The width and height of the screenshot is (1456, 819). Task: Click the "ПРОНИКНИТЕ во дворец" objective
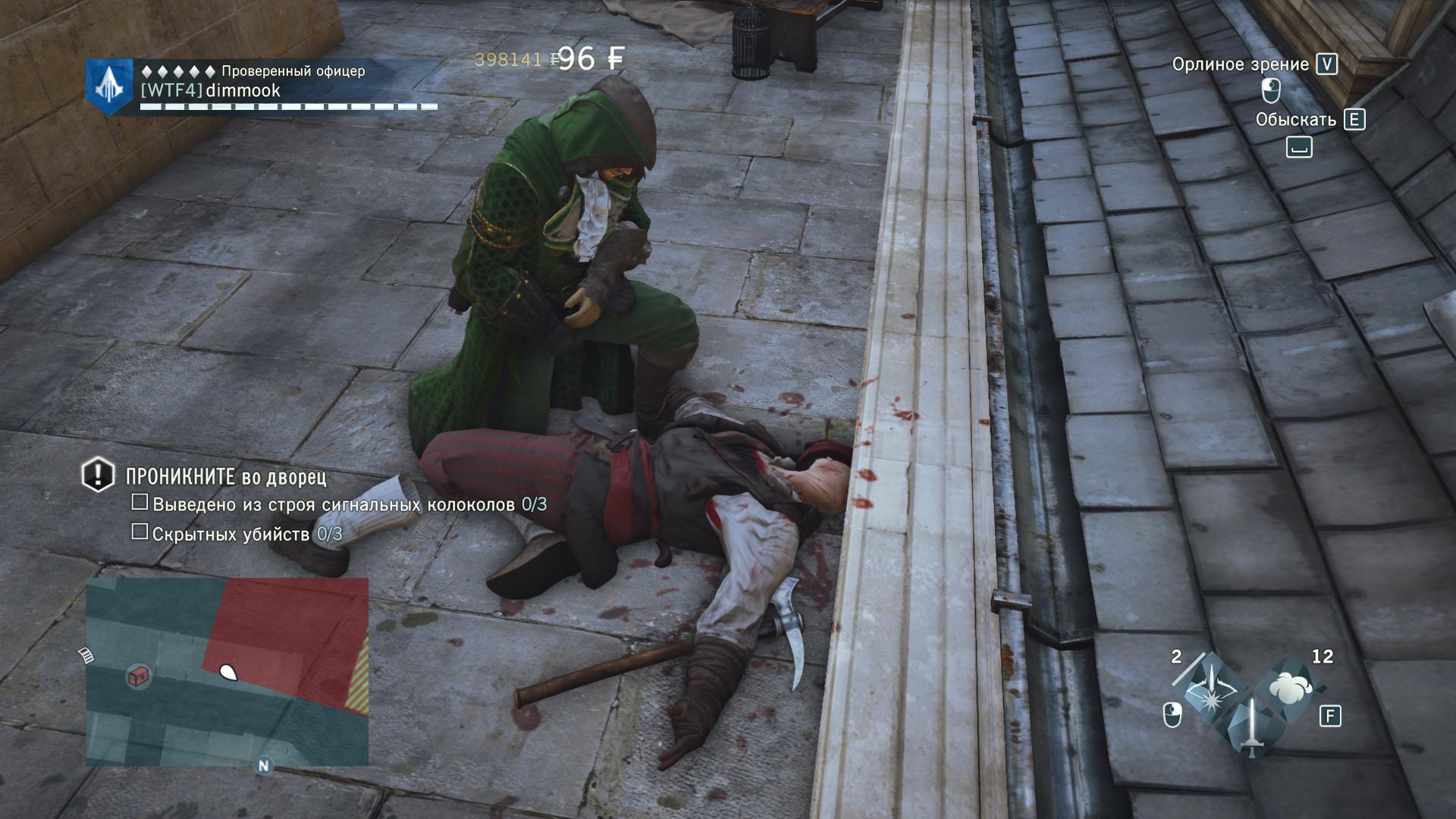226,477
